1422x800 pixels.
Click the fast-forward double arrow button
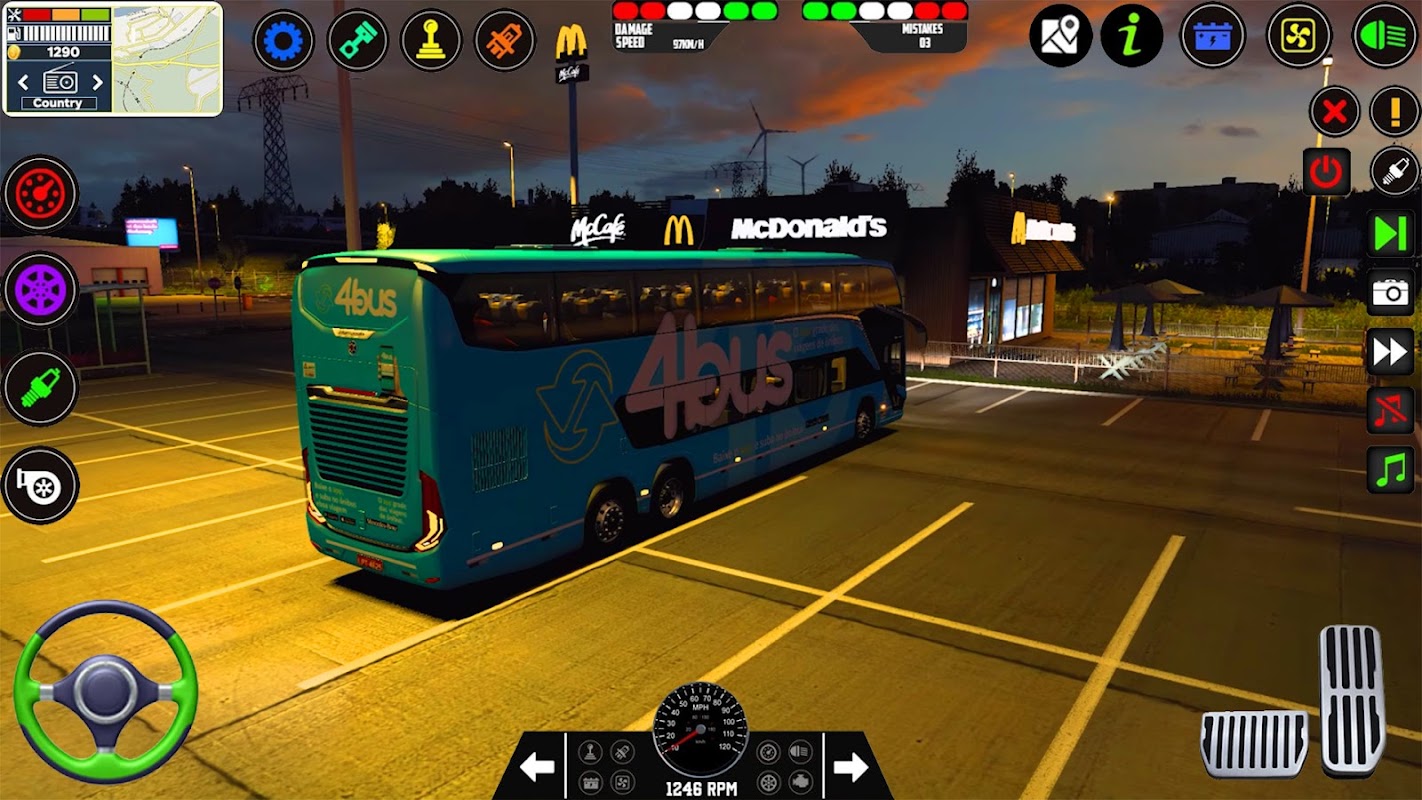pyautogui.click(x=1390, y=351)
